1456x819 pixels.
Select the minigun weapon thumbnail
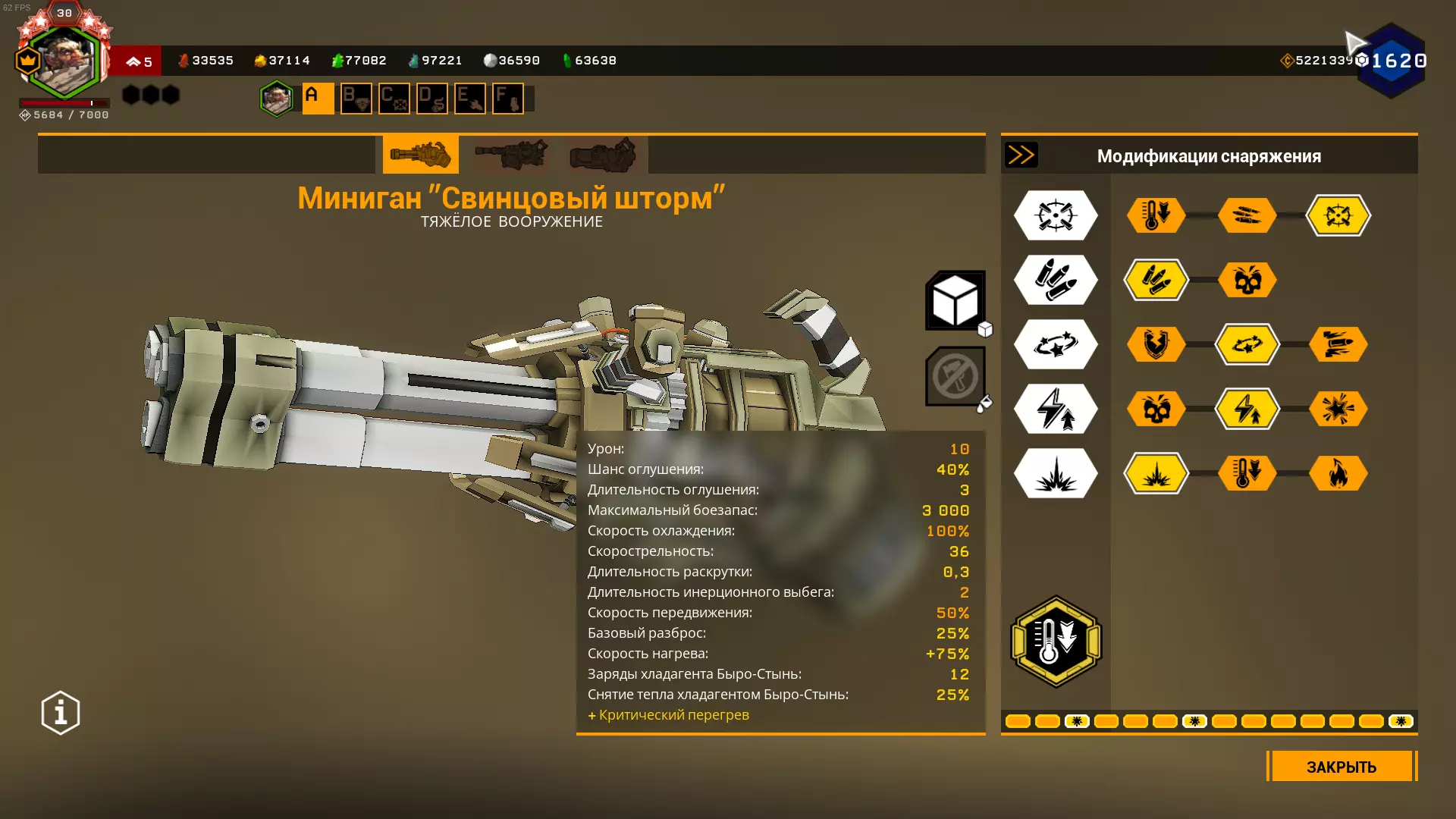pos(420,155)
